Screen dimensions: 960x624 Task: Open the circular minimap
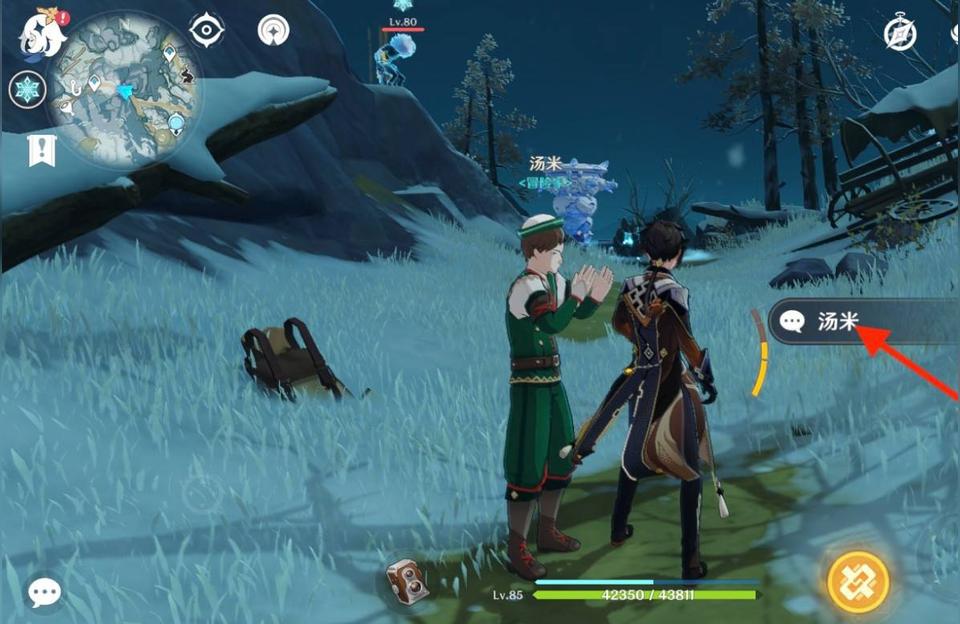(124, 88)
